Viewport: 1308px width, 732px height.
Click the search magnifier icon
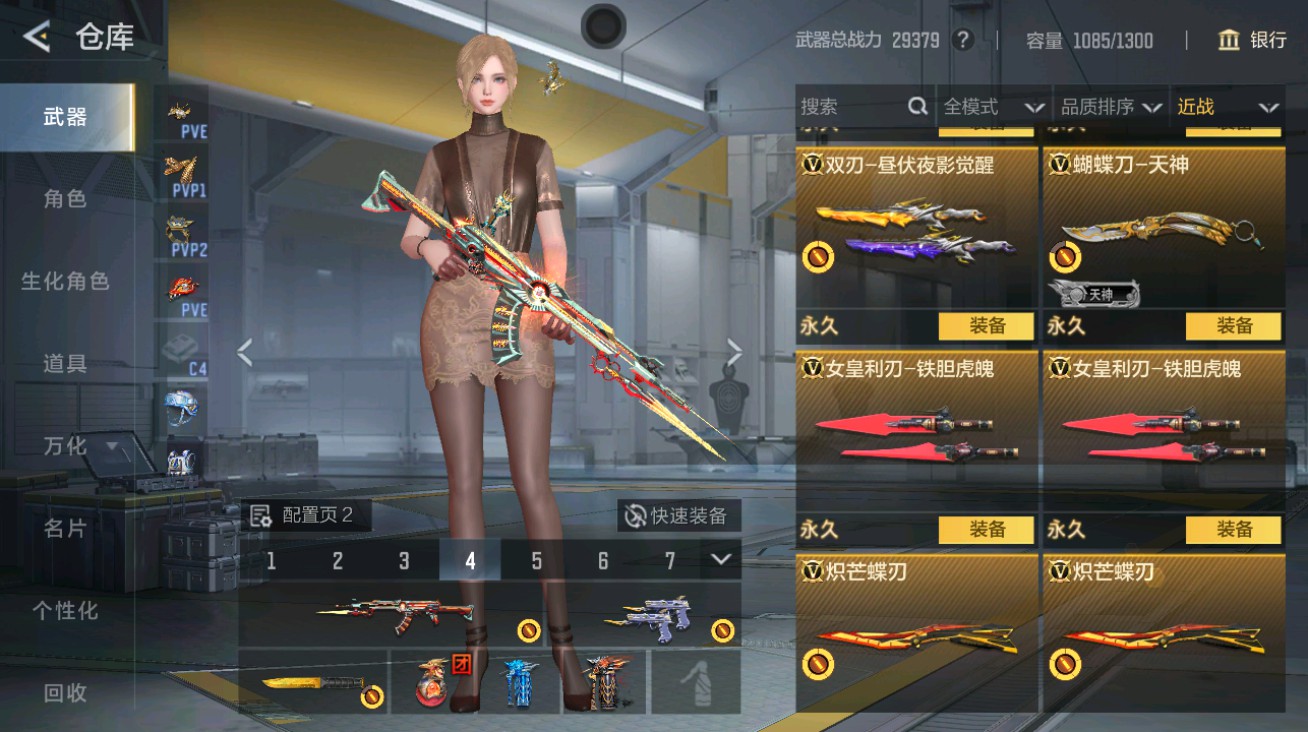click(916, 105)
